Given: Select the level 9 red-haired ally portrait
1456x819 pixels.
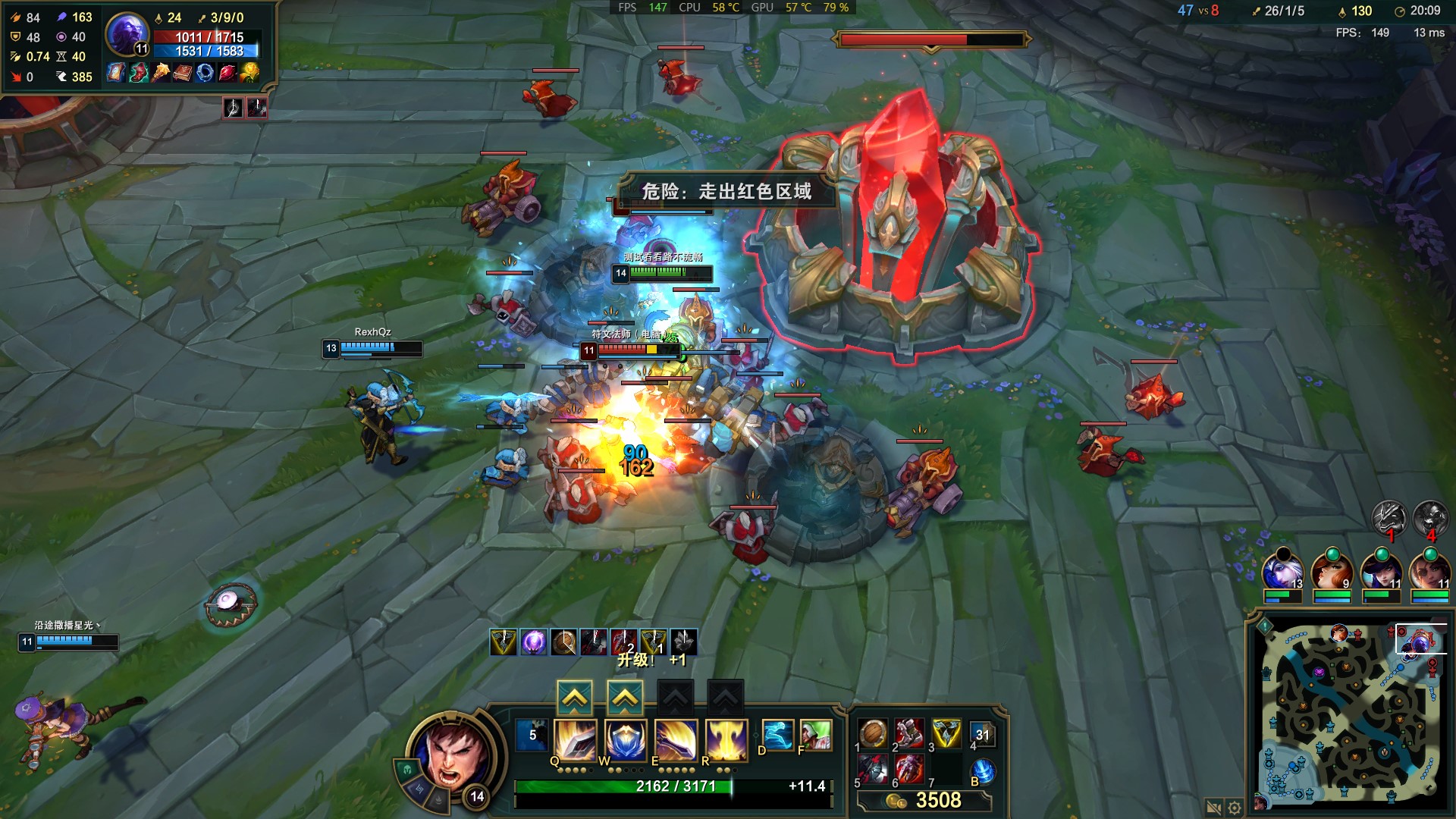Looking at the screenshot, I should point(1332,571).
